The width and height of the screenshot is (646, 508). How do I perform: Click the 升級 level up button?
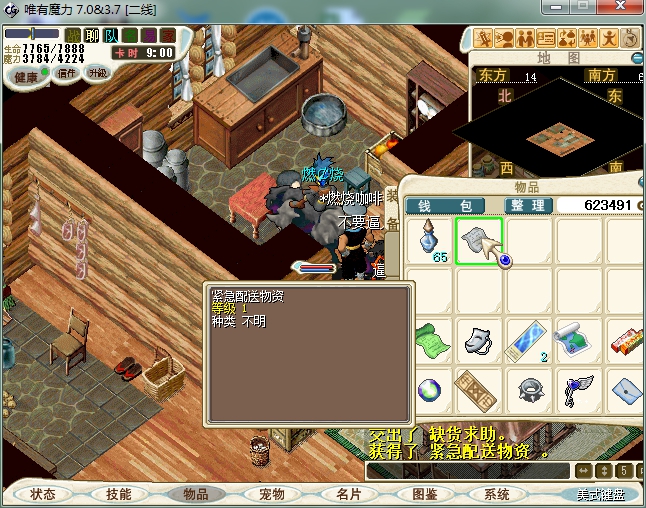98,73
